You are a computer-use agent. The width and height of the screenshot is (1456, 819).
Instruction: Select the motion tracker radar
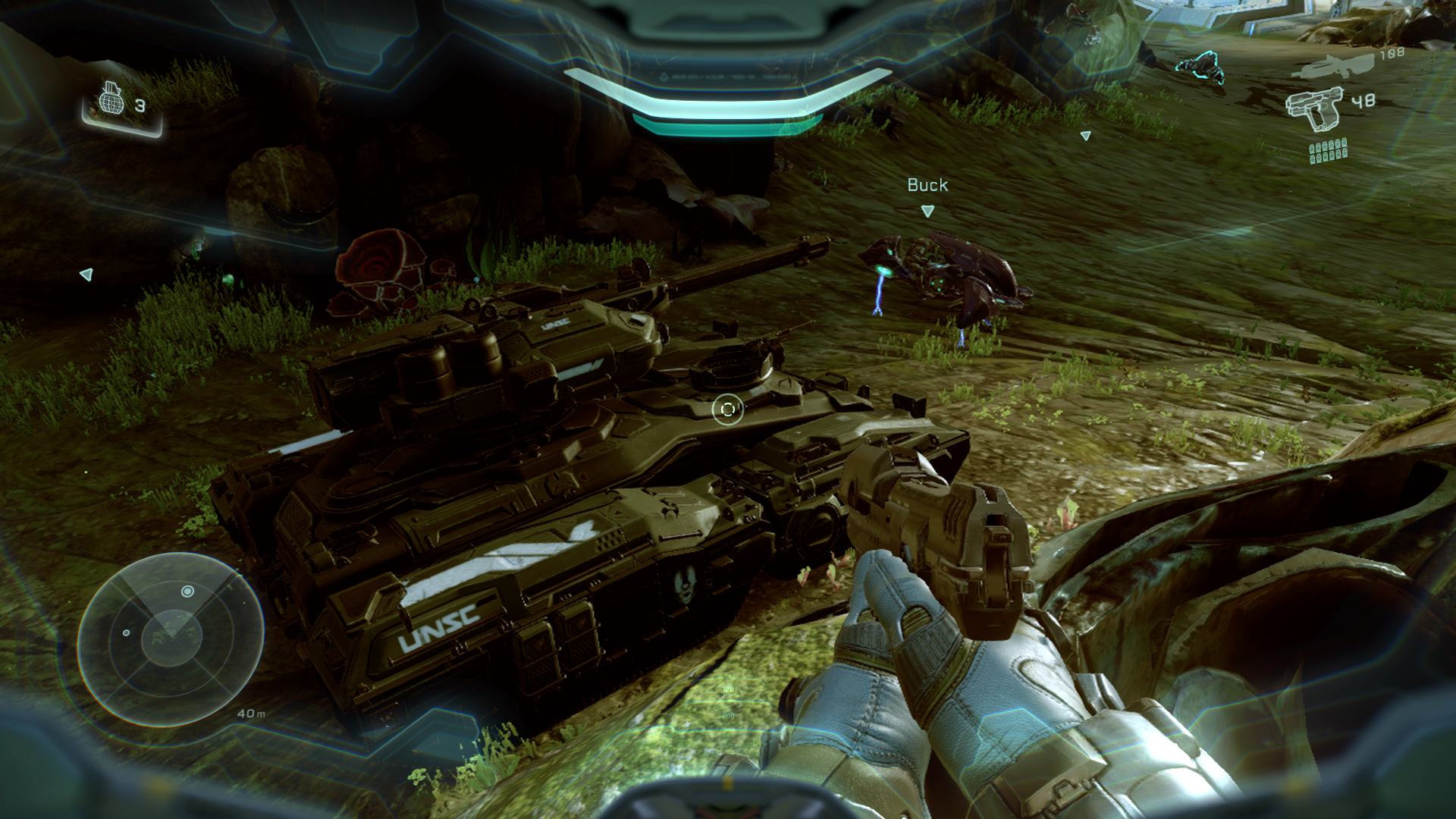coord(171,639)
